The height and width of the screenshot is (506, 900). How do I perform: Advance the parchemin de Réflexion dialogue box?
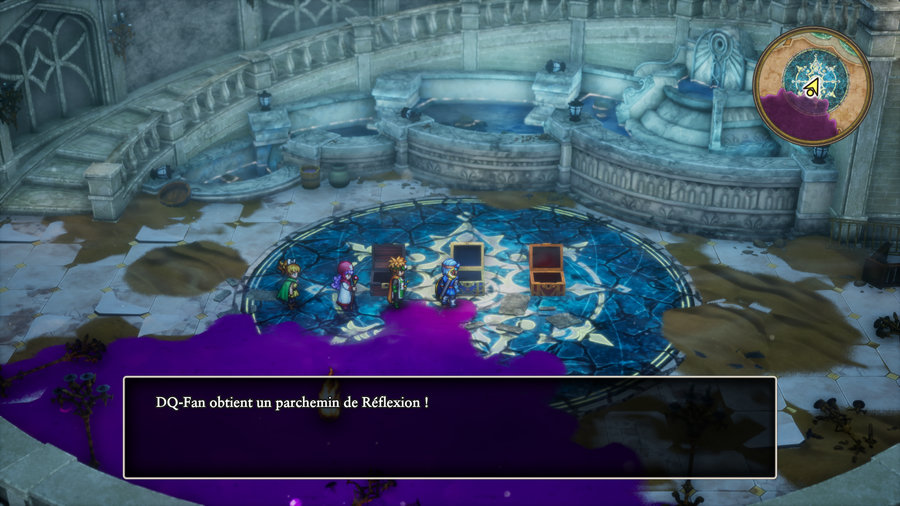(x=449, y=427)
